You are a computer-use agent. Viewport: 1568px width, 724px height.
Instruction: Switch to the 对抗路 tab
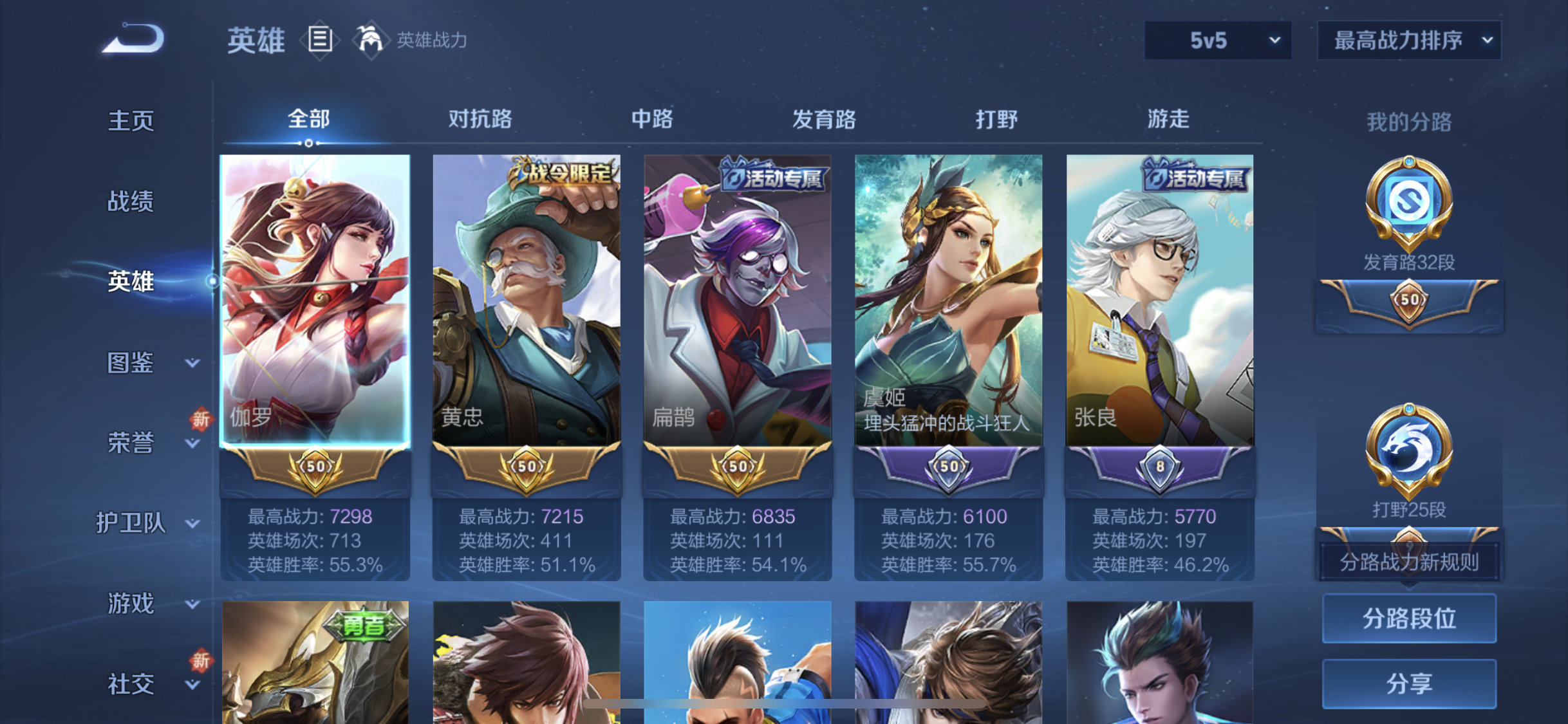point(480,120)
